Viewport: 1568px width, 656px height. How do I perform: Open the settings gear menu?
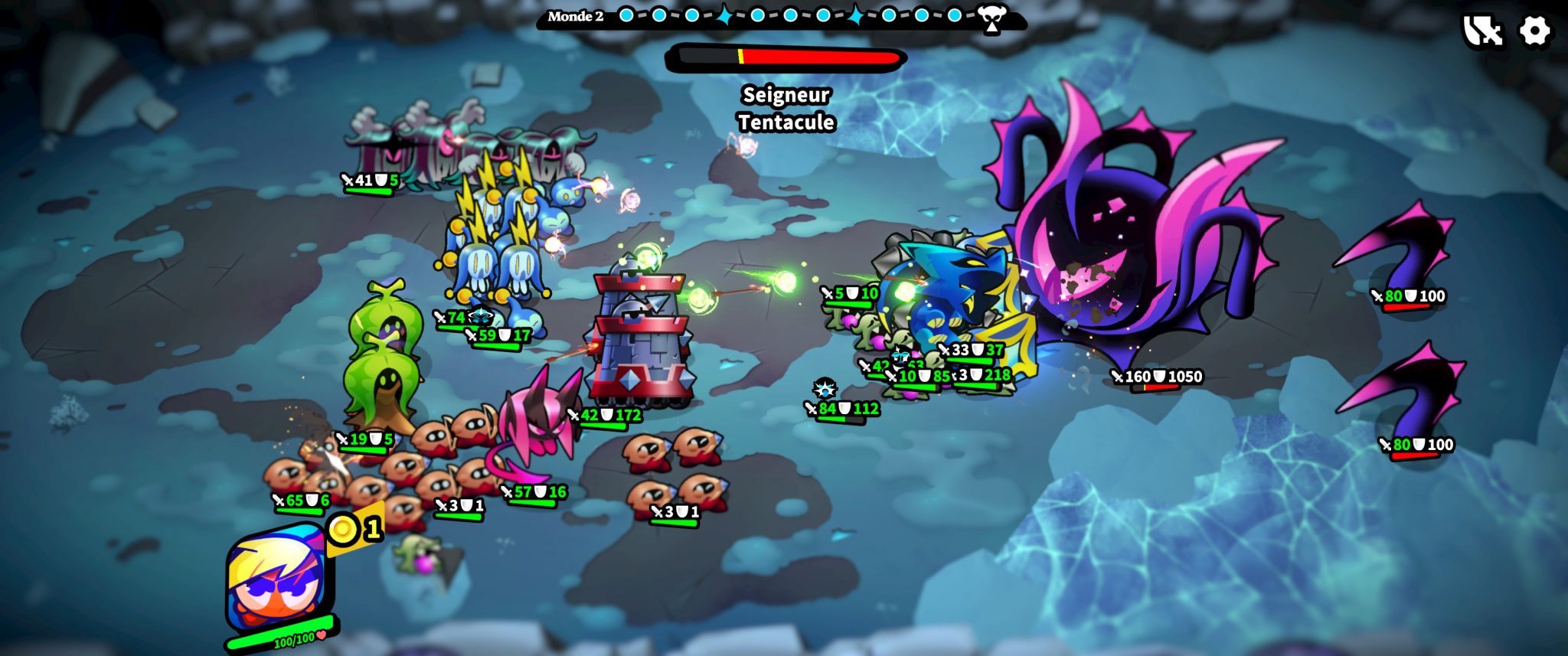point(1534,31)
